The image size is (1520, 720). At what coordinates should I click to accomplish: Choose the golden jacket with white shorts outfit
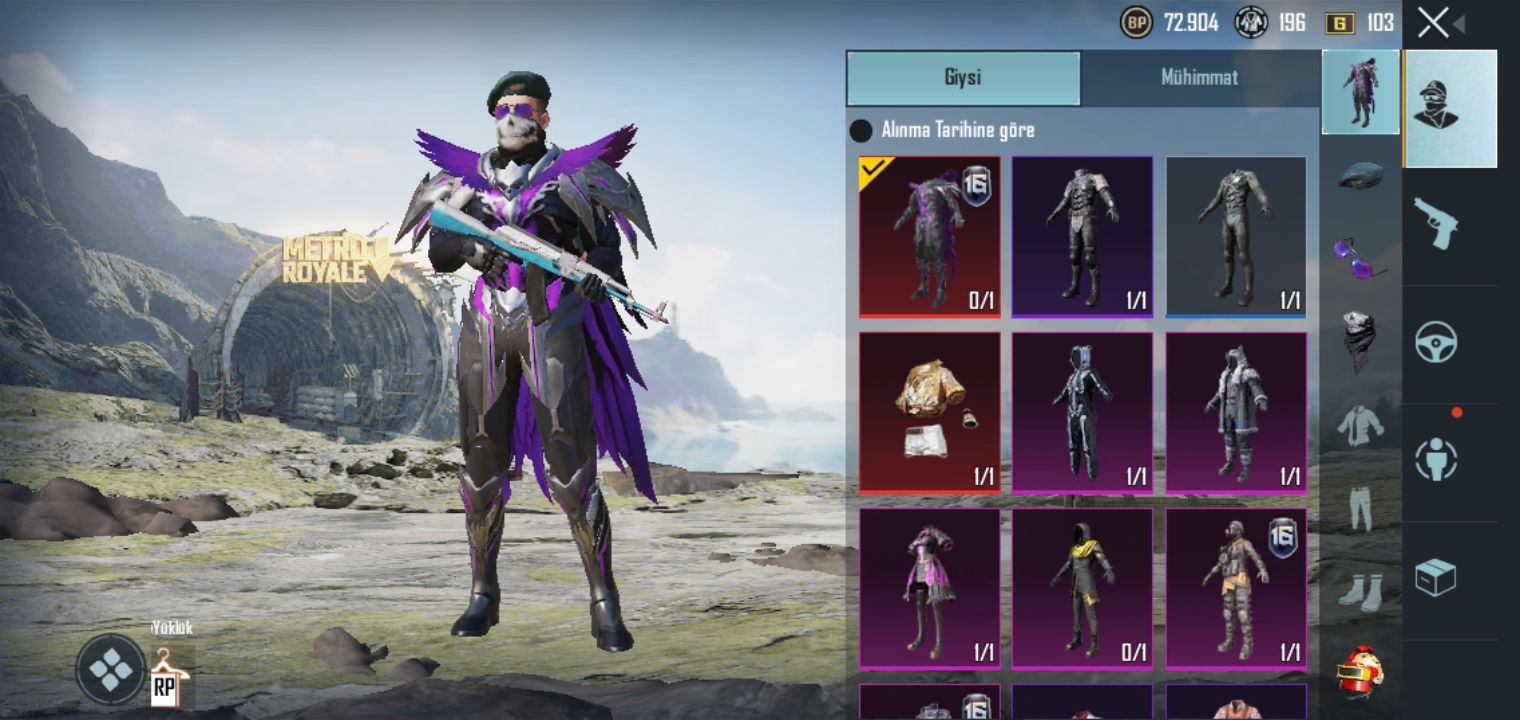pos(929,412)
